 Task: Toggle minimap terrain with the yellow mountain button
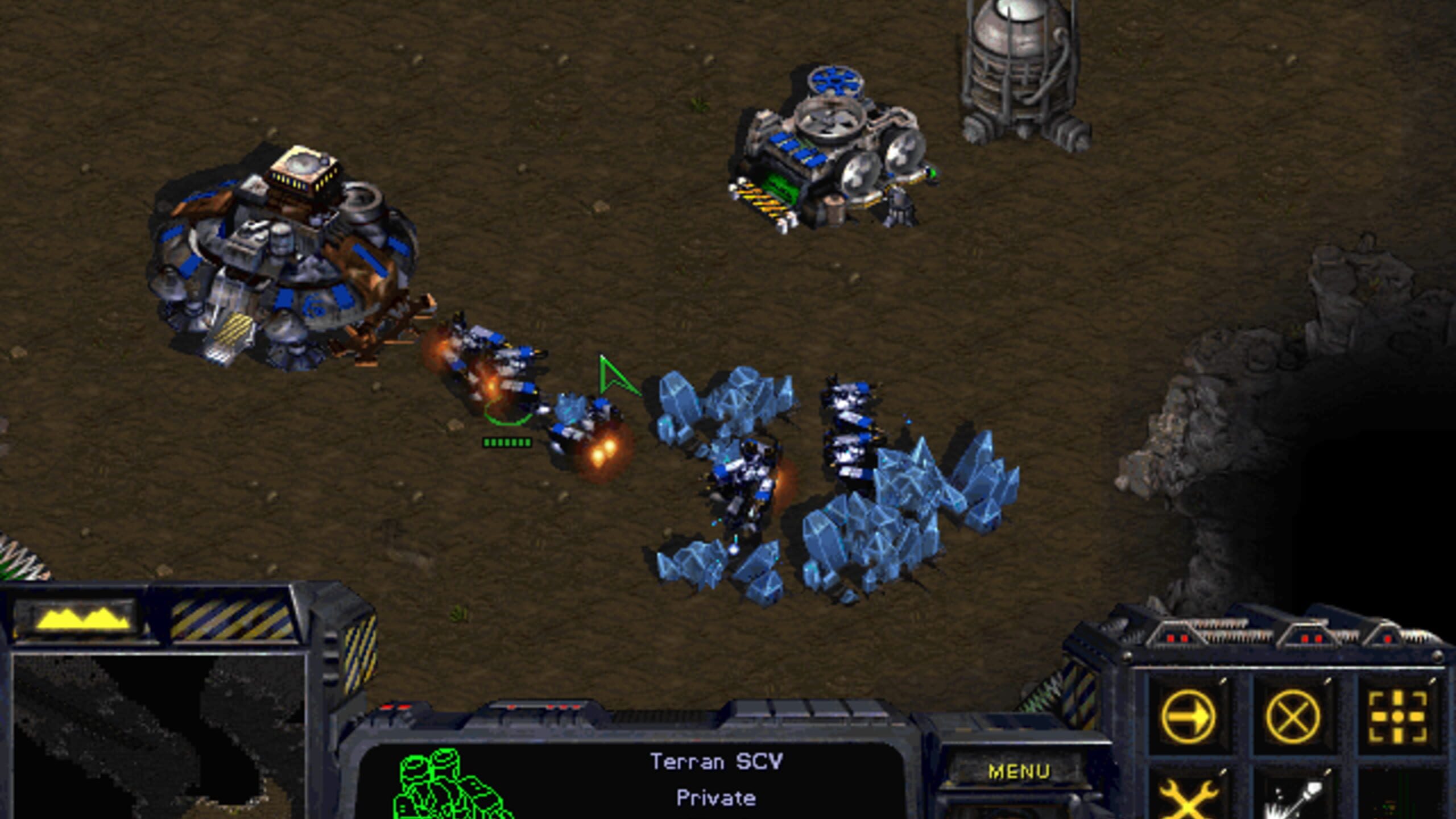(84, 619)
